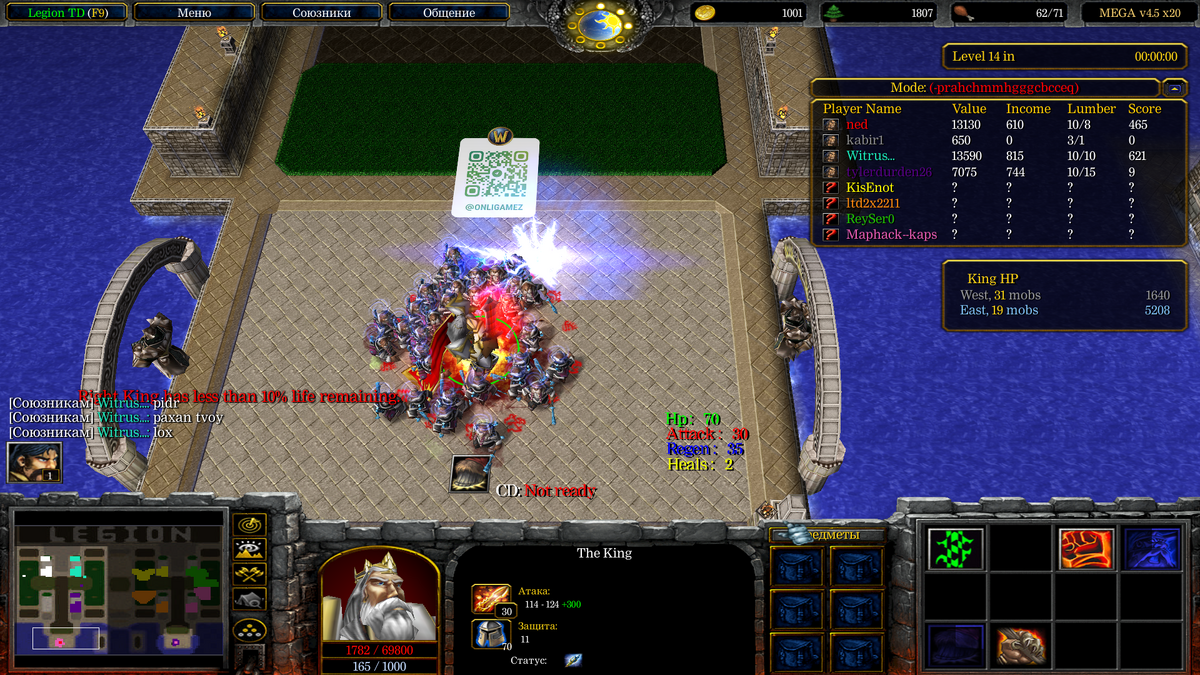1200x675 pixels.
Task: Select the green checkered flag ability
Action: [955, 548]
